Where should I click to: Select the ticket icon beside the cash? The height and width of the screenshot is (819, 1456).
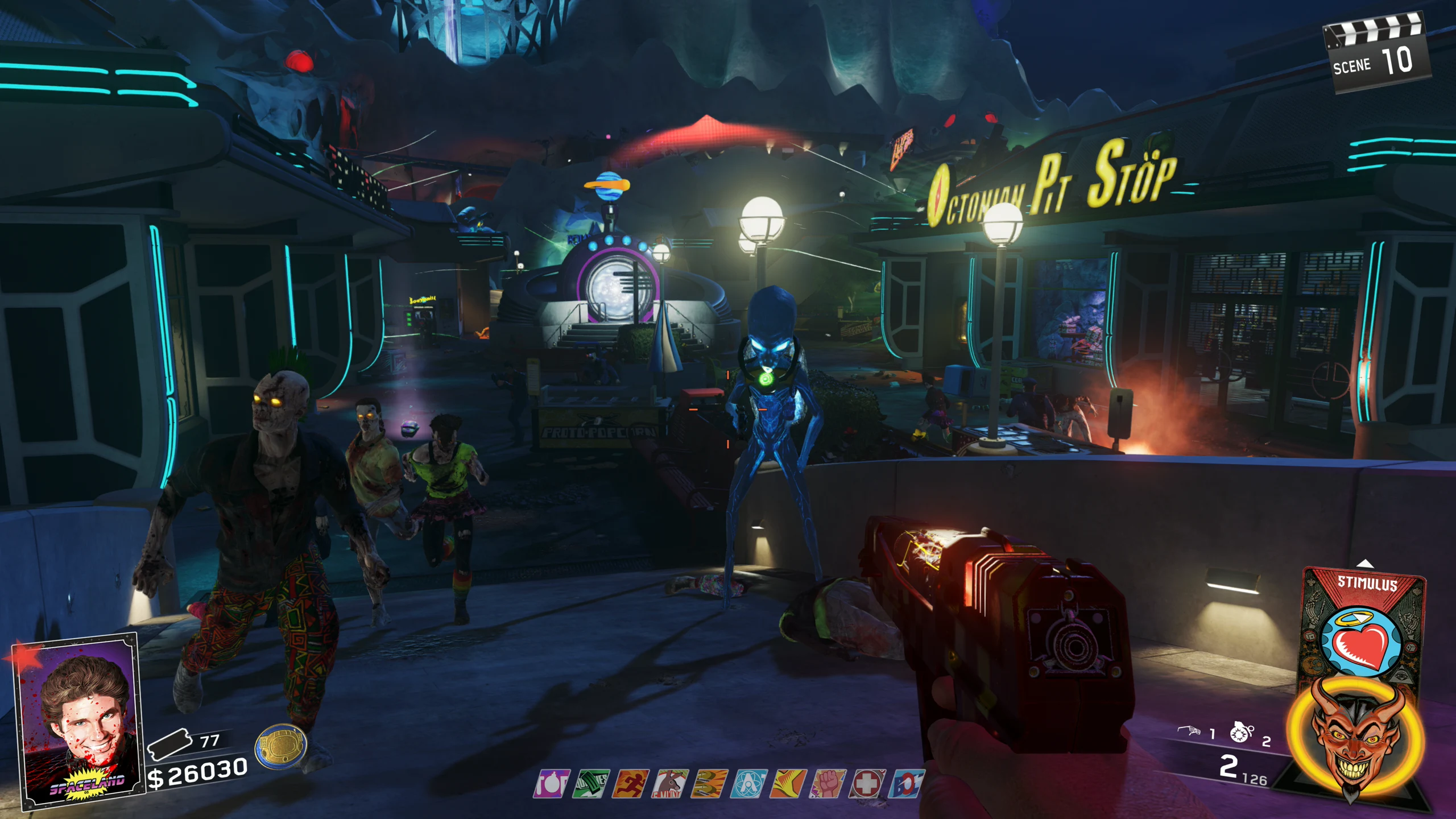tap(170, 744)
